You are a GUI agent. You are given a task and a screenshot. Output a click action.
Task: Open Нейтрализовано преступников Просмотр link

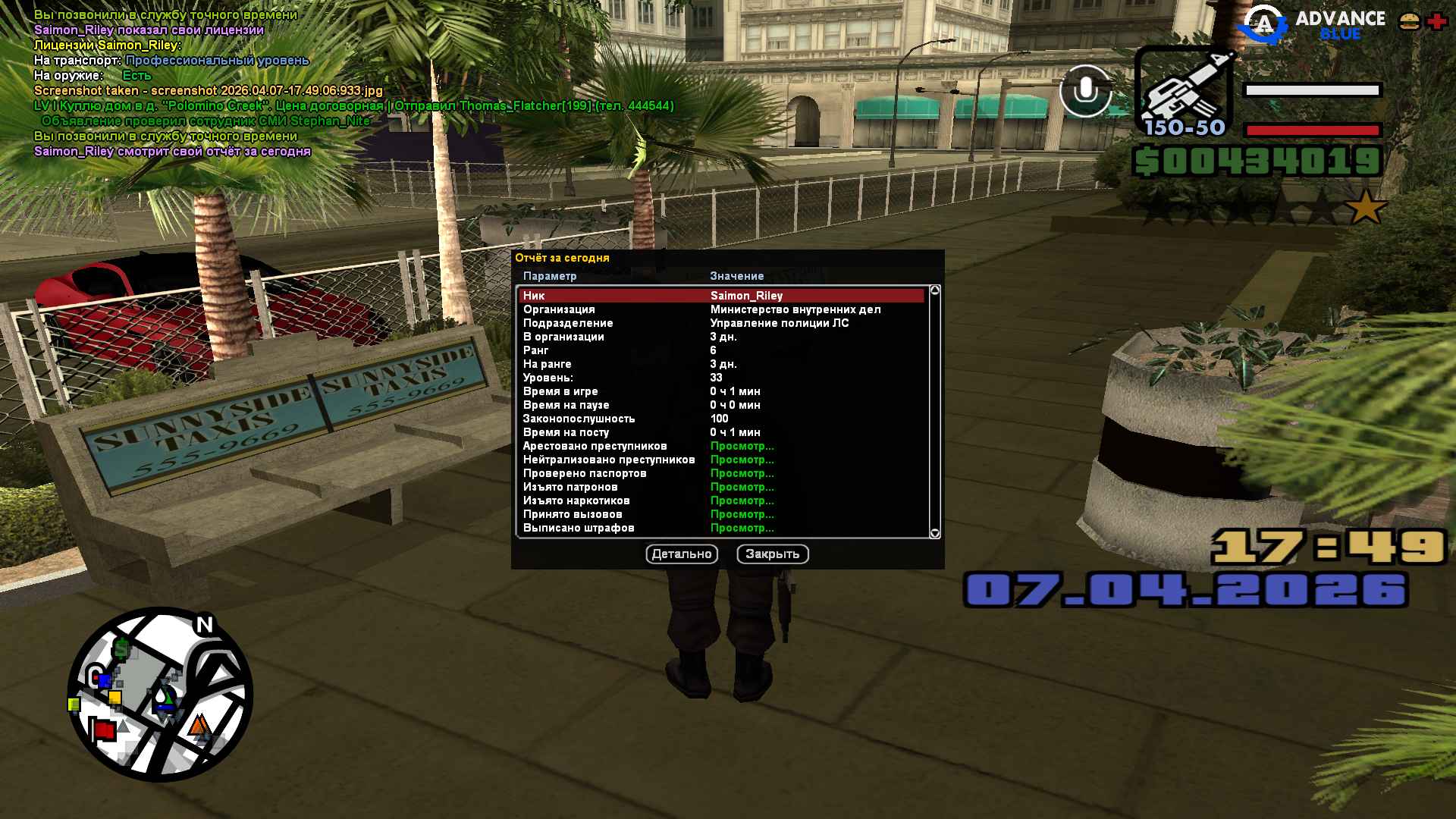tap(742, 460)
